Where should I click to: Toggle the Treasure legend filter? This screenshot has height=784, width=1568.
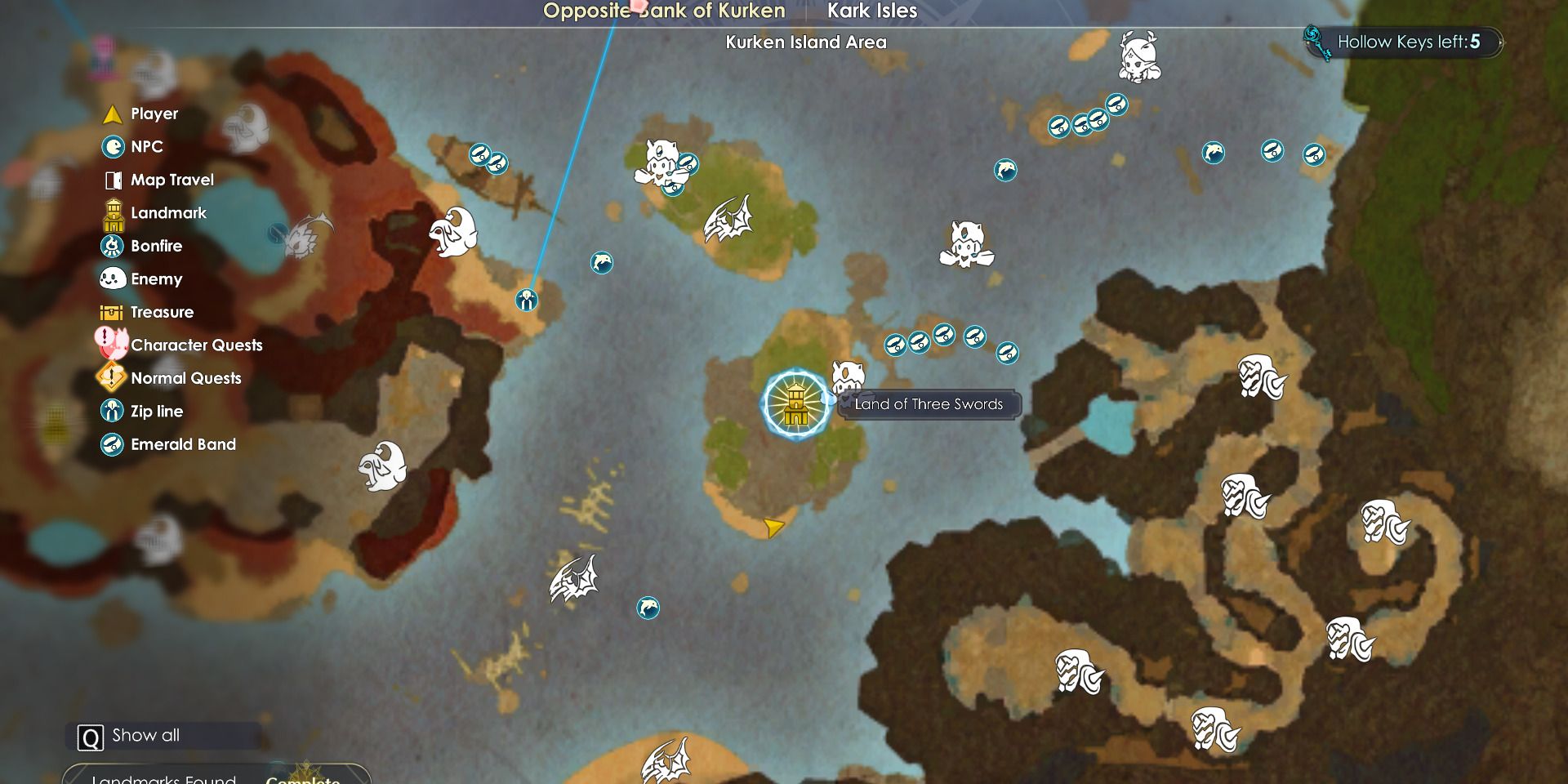148,312
